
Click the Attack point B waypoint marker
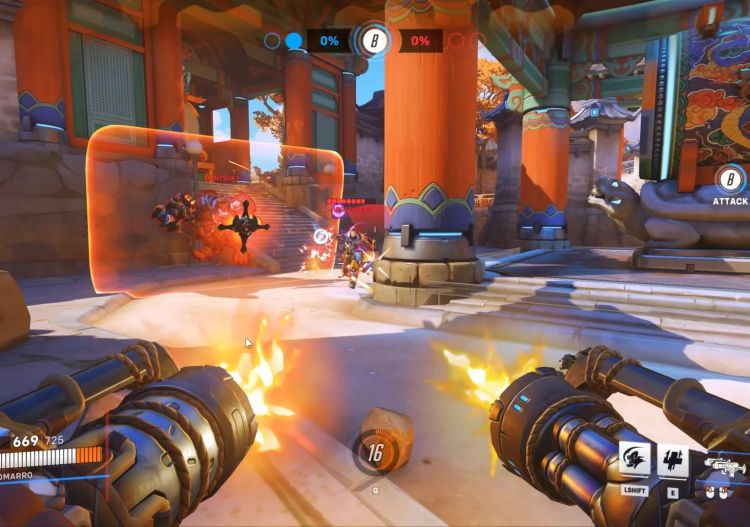pyautogui.click(x=730, y=180)
